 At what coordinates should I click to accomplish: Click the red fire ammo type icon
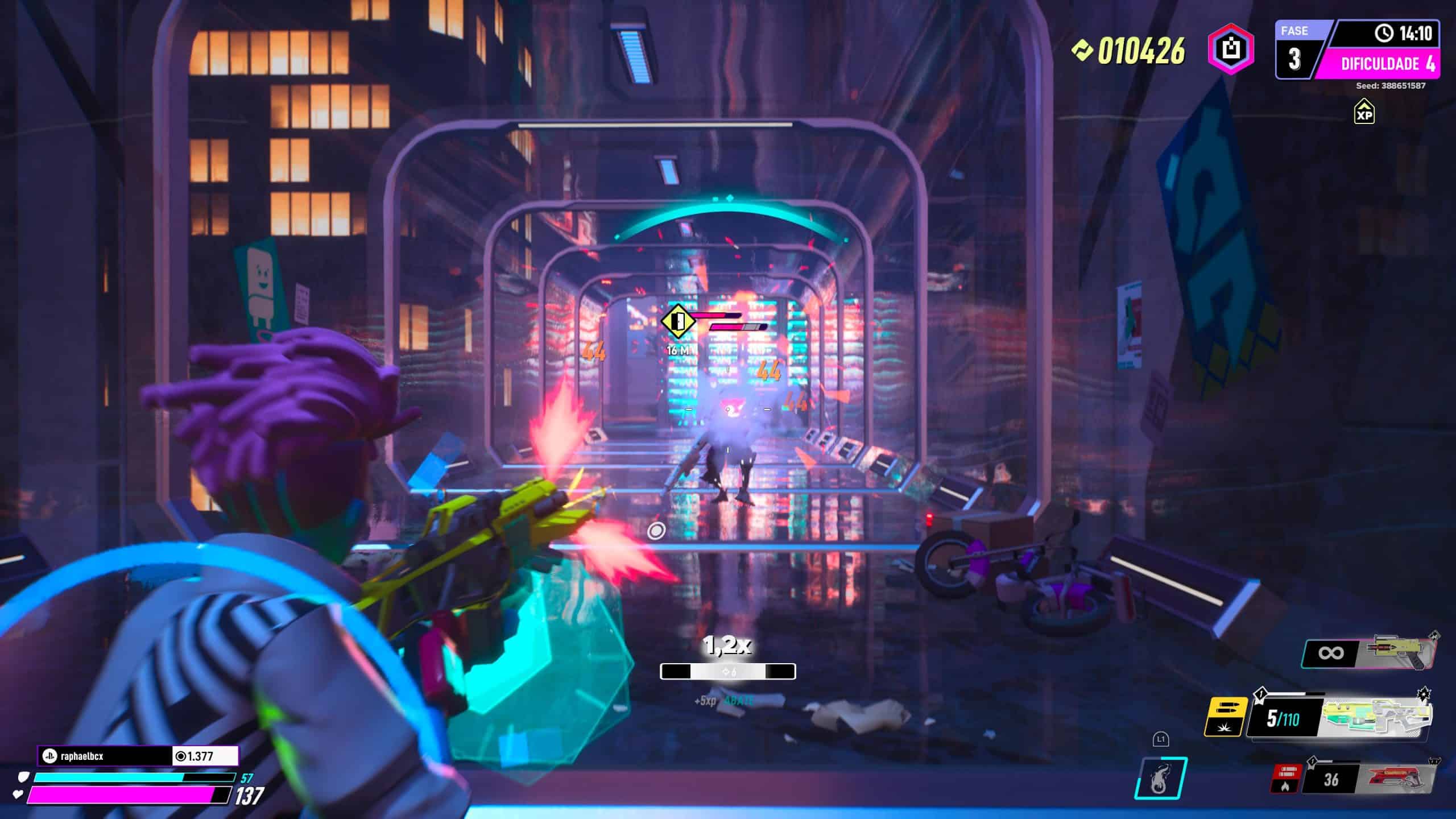[x=1285, y=779]
